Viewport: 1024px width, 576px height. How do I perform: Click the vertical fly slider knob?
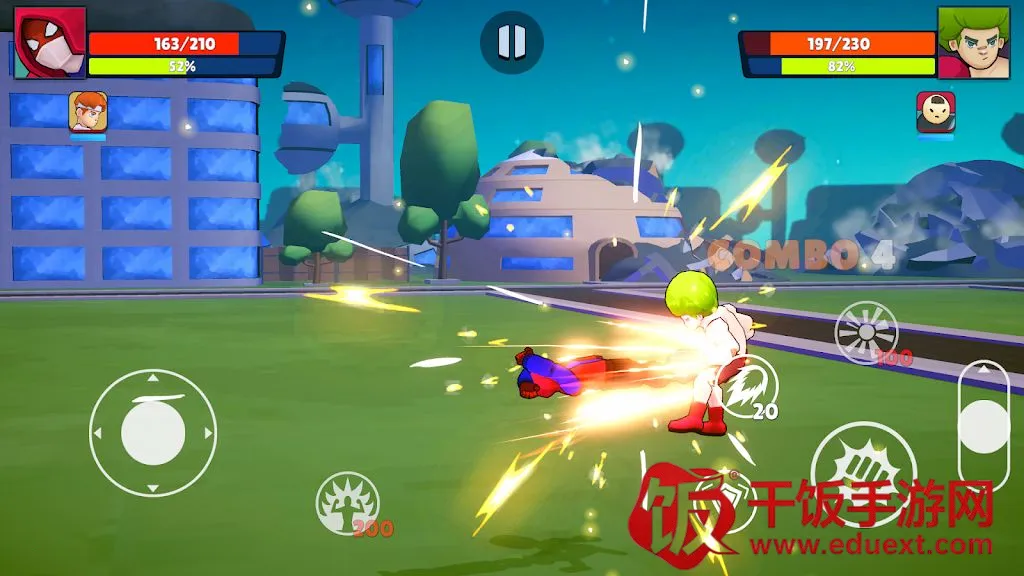[x=984, y=426]
